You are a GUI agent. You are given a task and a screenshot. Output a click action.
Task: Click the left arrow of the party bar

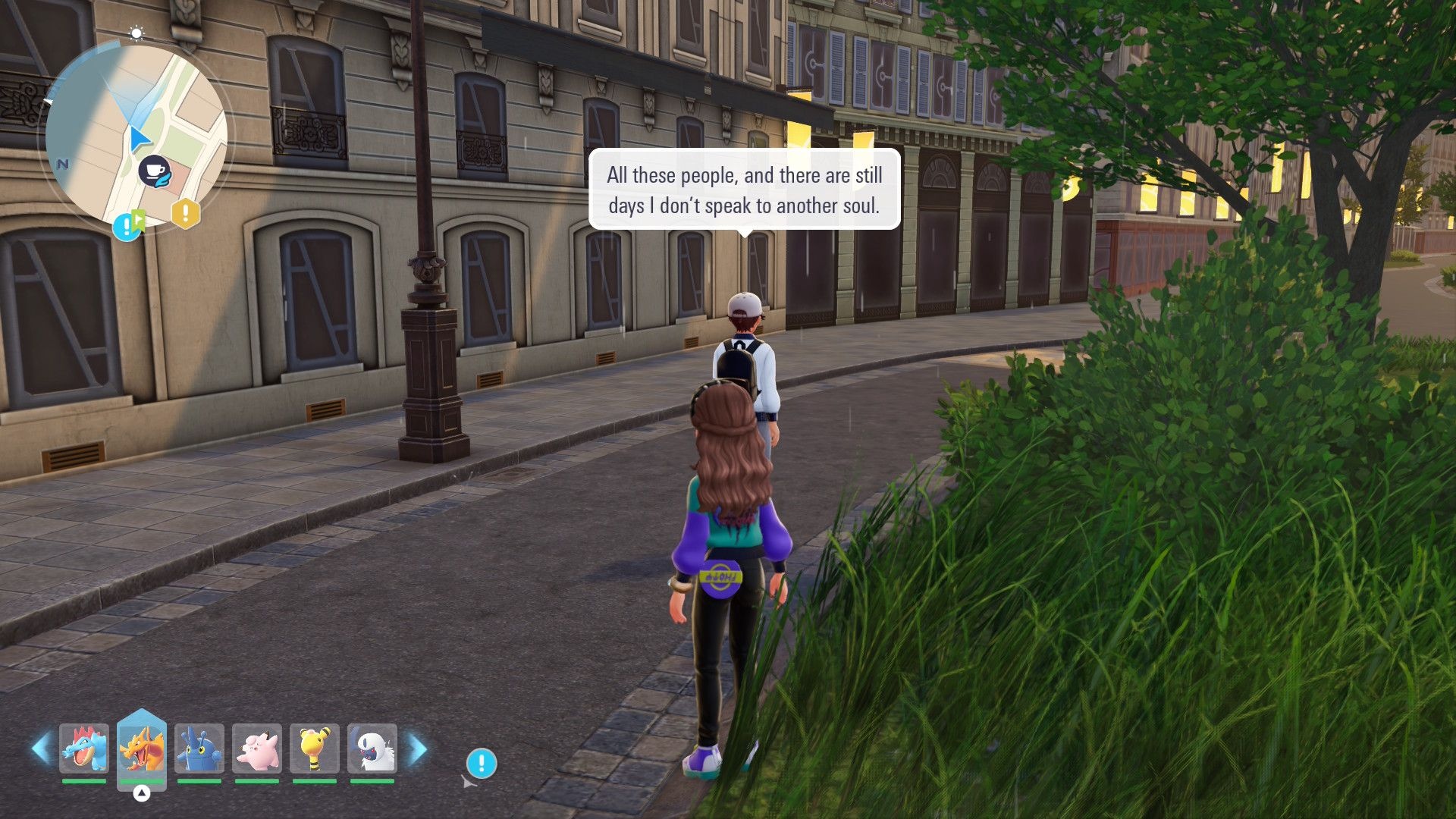coord(41,749)
